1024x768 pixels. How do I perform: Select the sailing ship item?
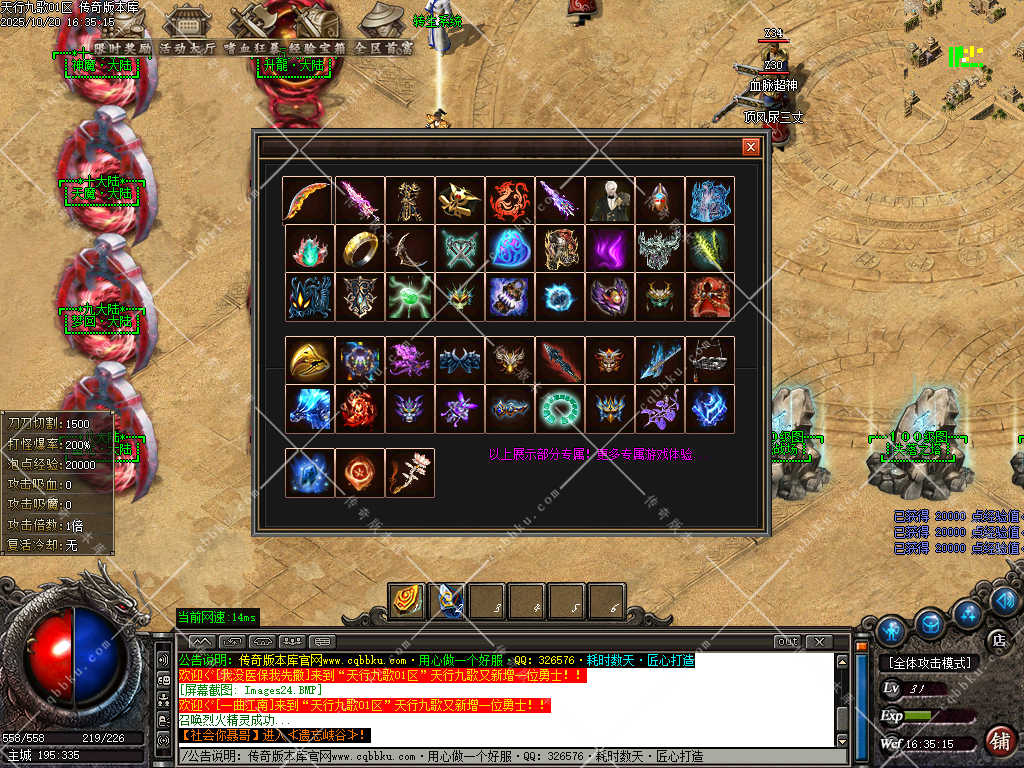tap(710, 360)
